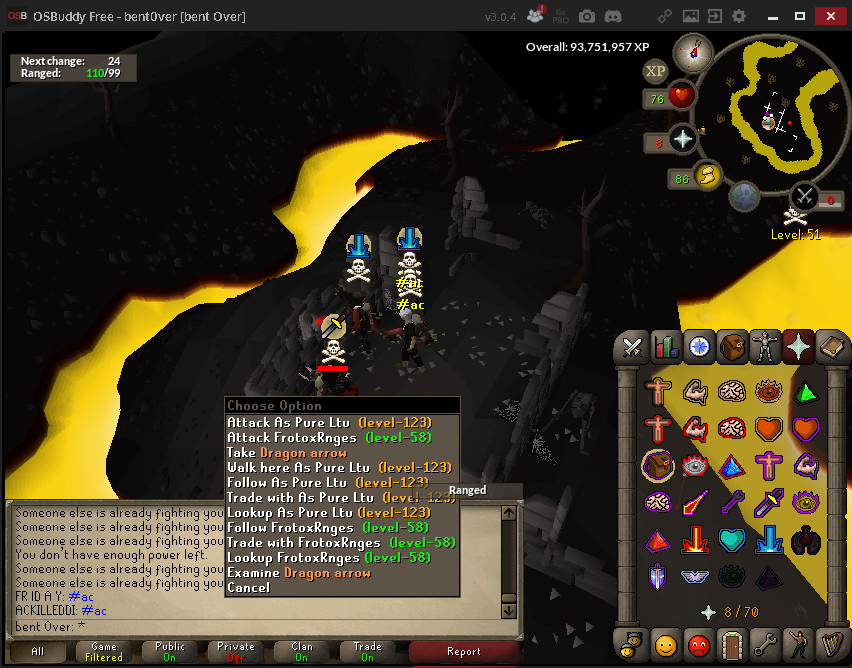Toggle the XP orb near the minimap
This screenshot has width=852, height=668.
pos(655,71)
